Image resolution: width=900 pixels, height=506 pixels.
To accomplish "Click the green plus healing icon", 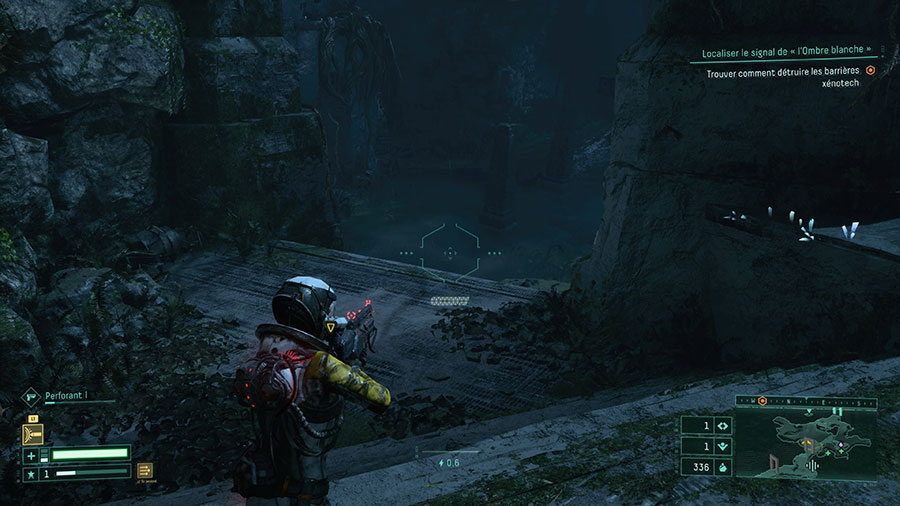I will (31, 456).
